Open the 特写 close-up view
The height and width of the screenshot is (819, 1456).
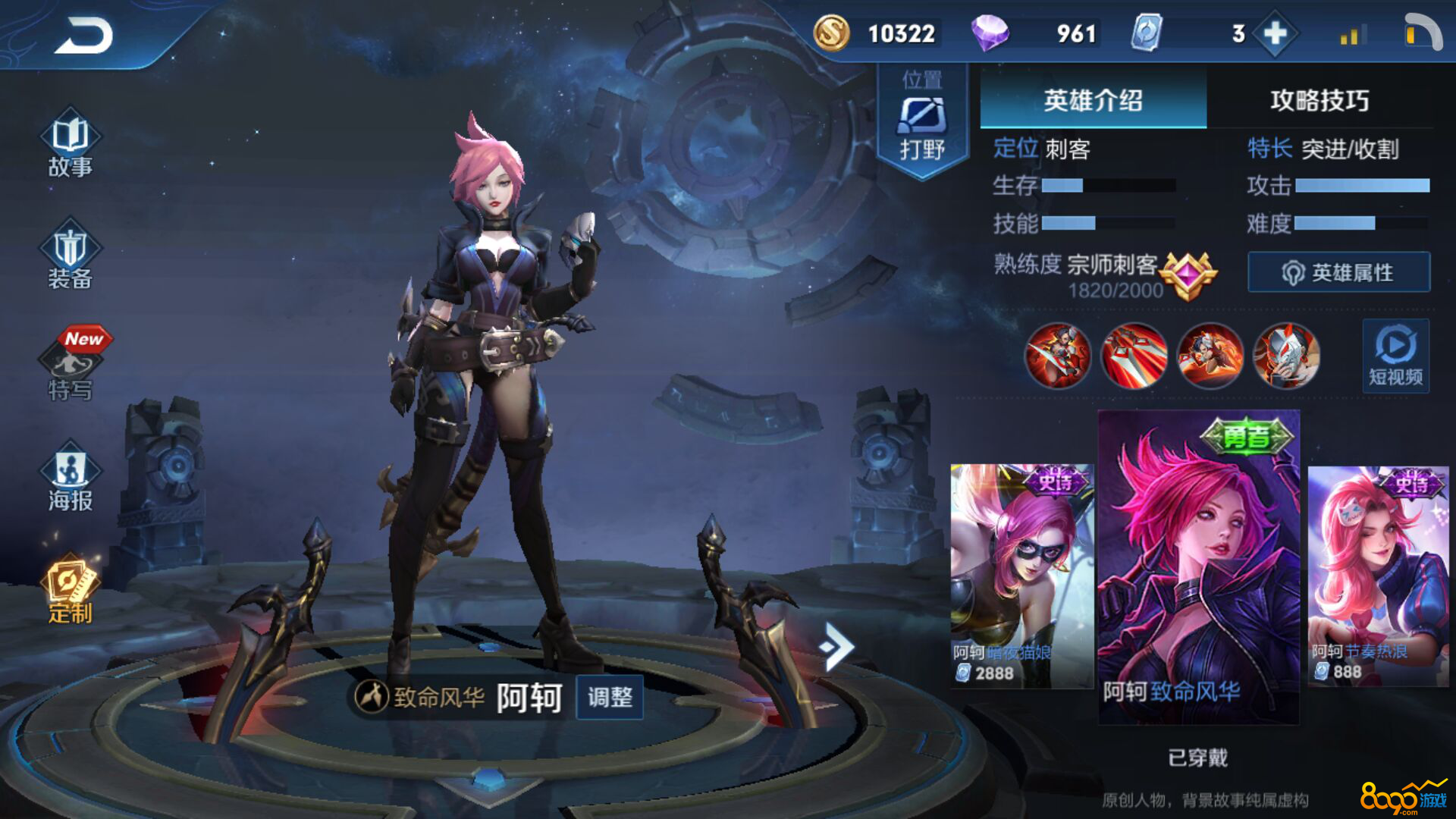pyautogui.click(x=72, y=366)
